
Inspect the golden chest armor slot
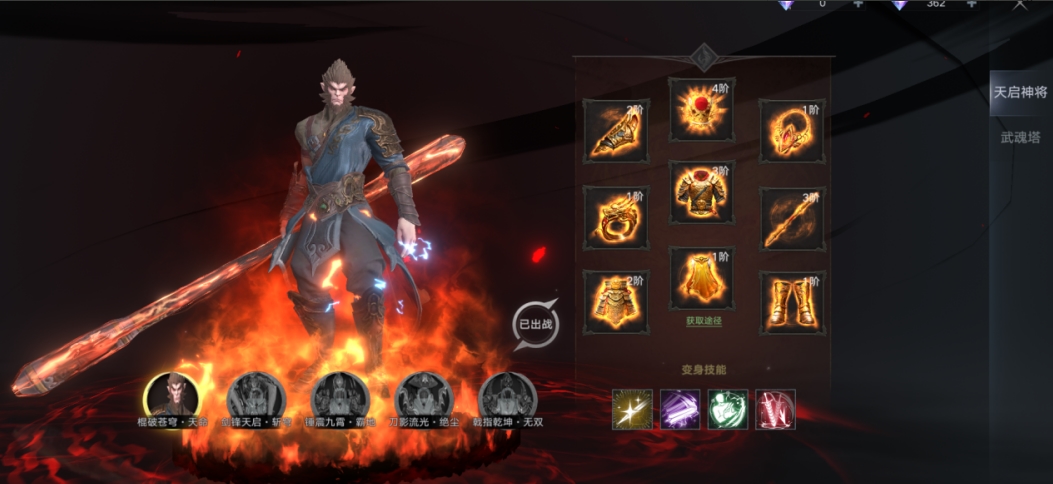tap(701, 191)
